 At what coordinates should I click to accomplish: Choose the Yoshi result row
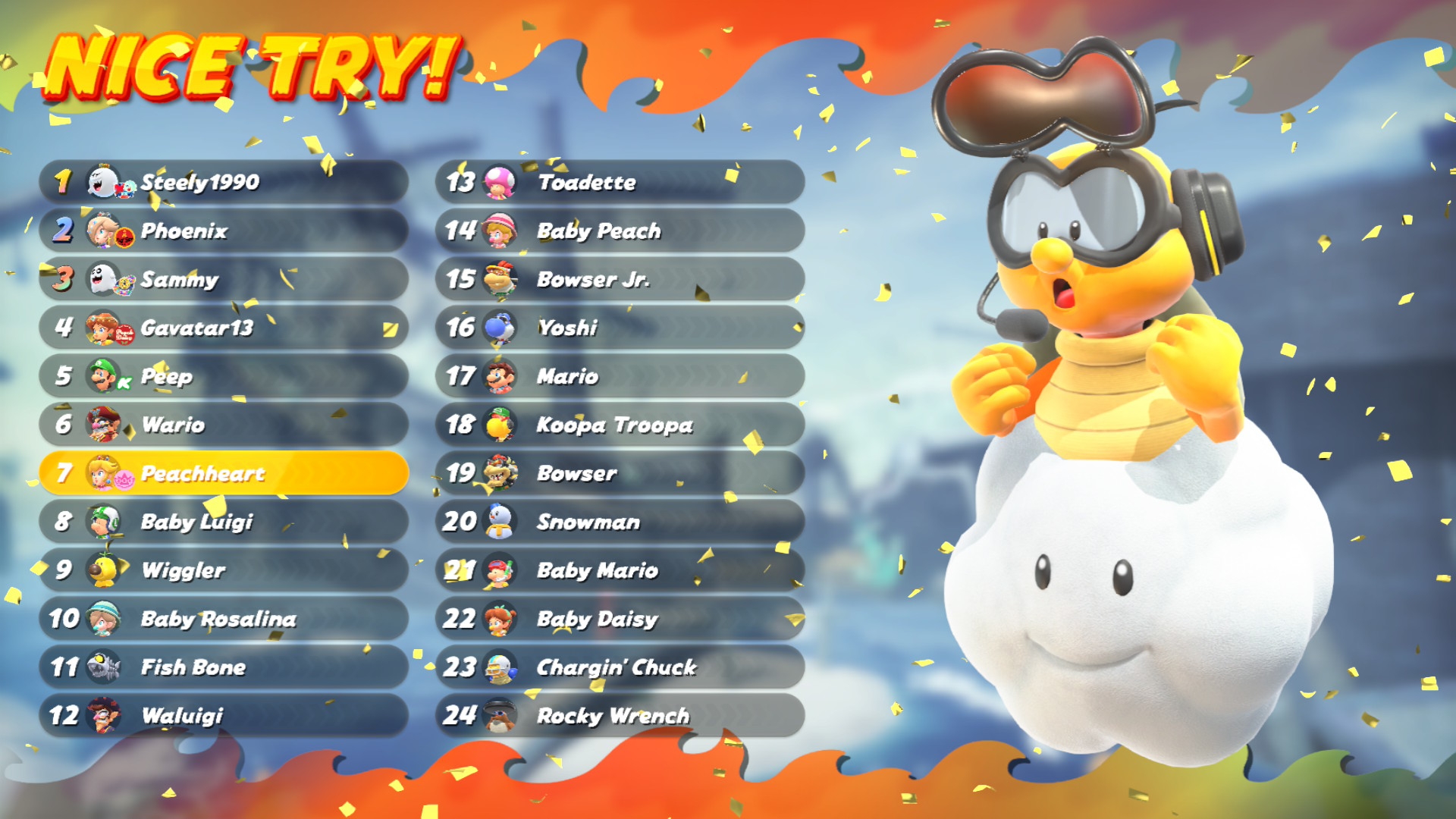coord(620,328)
